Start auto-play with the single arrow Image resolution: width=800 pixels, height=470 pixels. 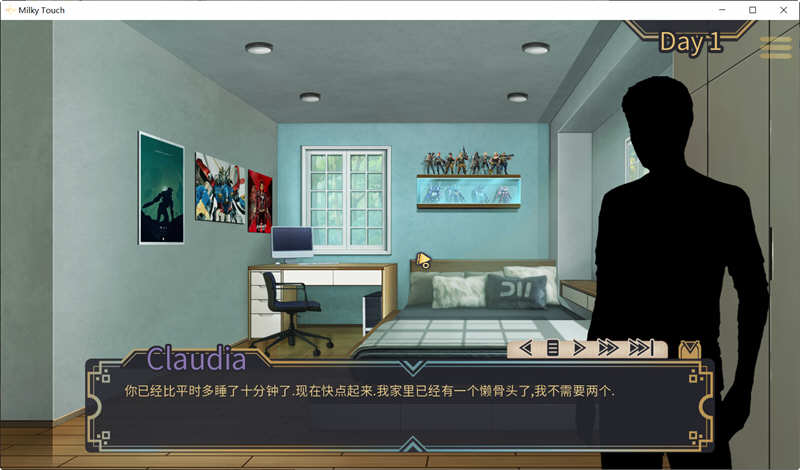579,348
